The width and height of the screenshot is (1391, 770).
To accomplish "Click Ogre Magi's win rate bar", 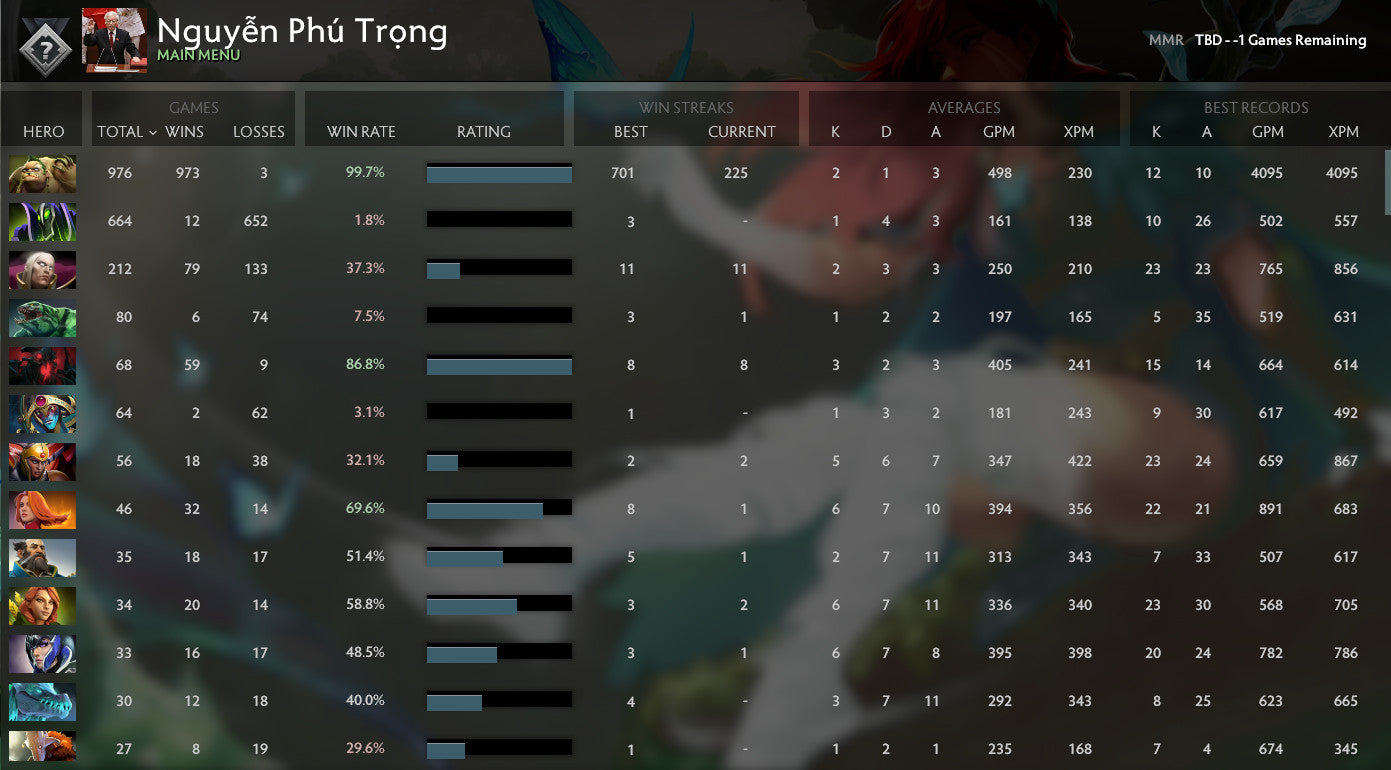I will click(x=499, y=173).
